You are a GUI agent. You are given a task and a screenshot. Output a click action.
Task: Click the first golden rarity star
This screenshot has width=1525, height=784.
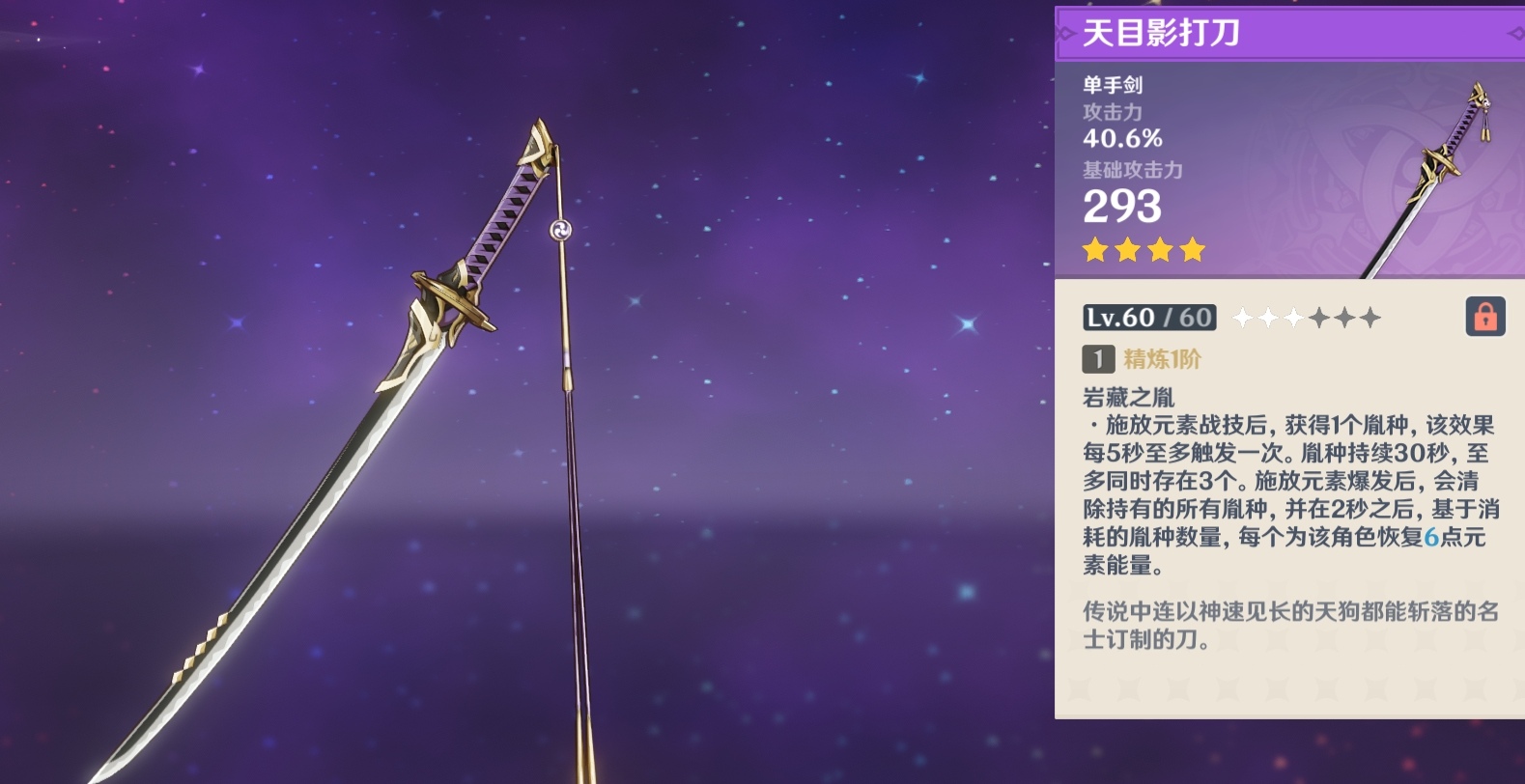1093,250
